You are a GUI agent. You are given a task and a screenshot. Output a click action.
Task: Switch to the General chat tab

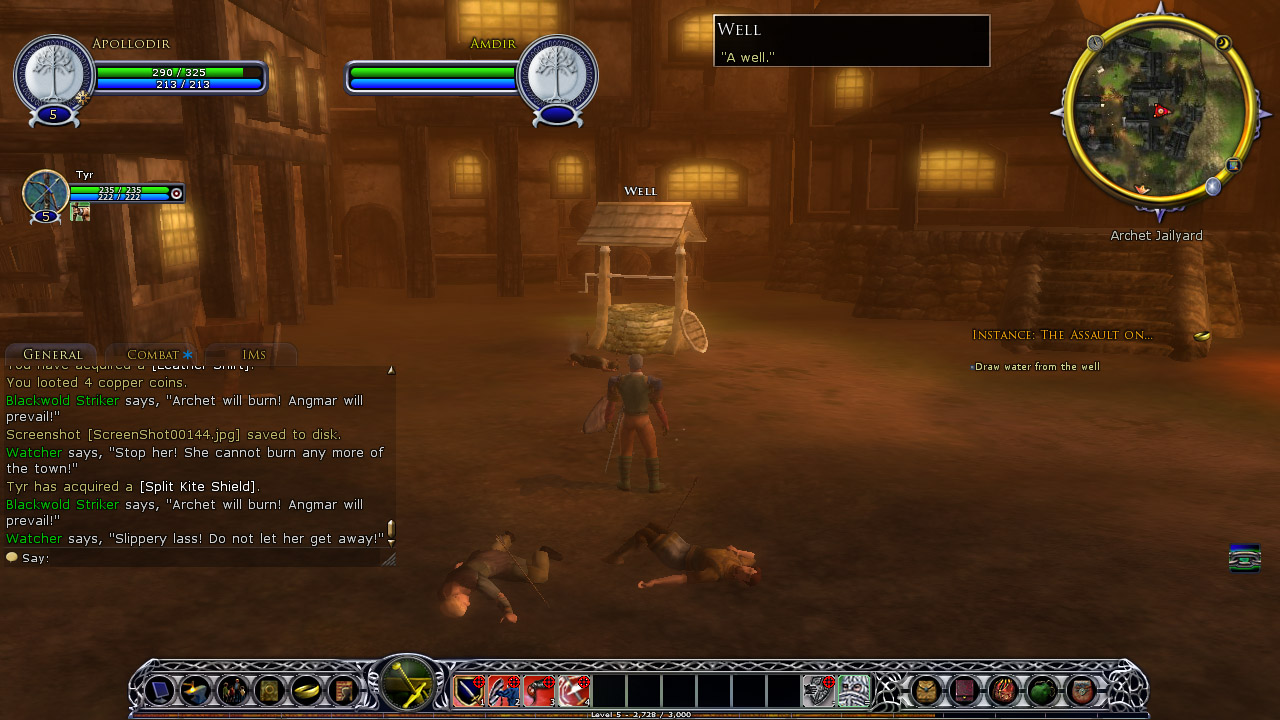pyautogui.click(x=52, y=355)
